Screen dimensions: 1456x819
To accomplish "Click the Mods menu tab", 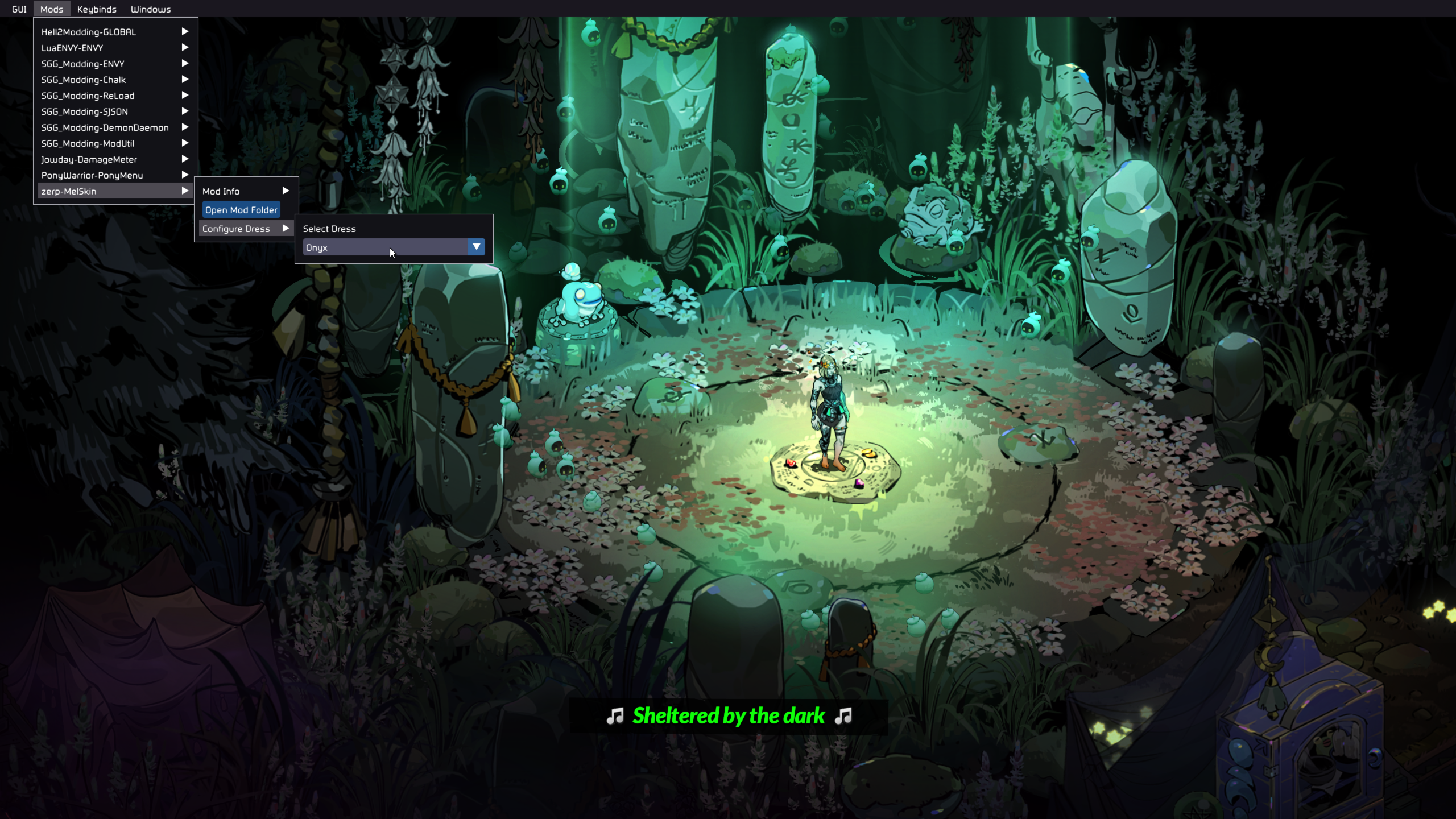I will pos(52,9).
